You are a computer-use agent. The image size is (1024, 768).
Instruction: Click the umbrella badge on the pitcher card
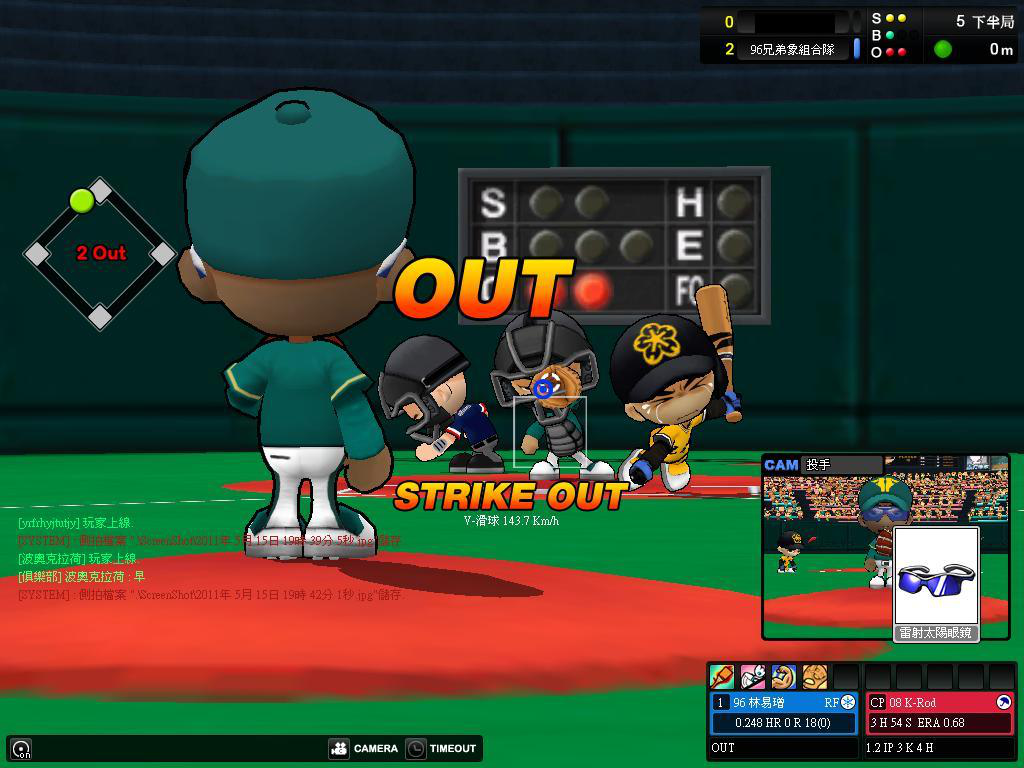[1004, 702]
